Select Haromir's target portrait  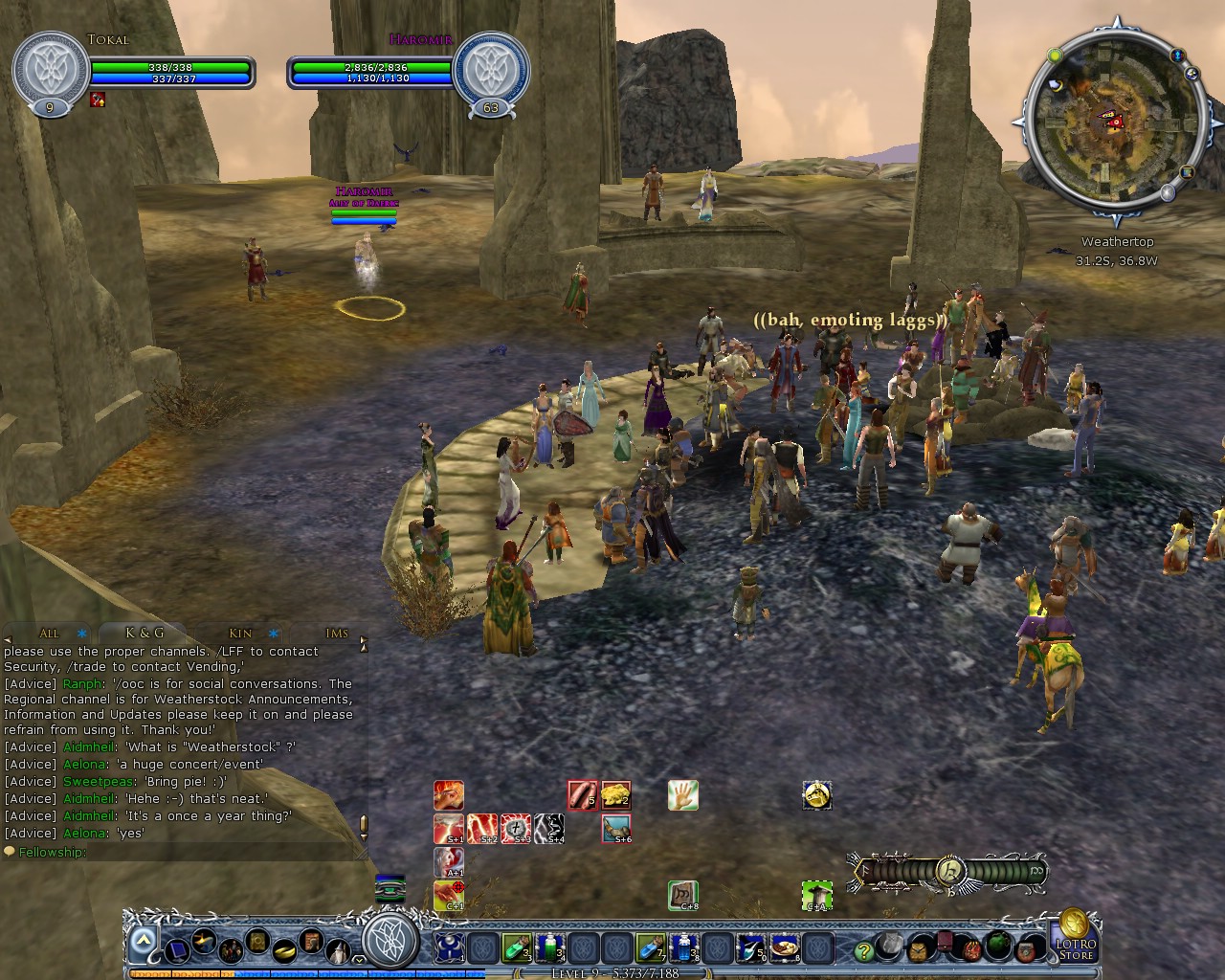click(x=490, y=70)
